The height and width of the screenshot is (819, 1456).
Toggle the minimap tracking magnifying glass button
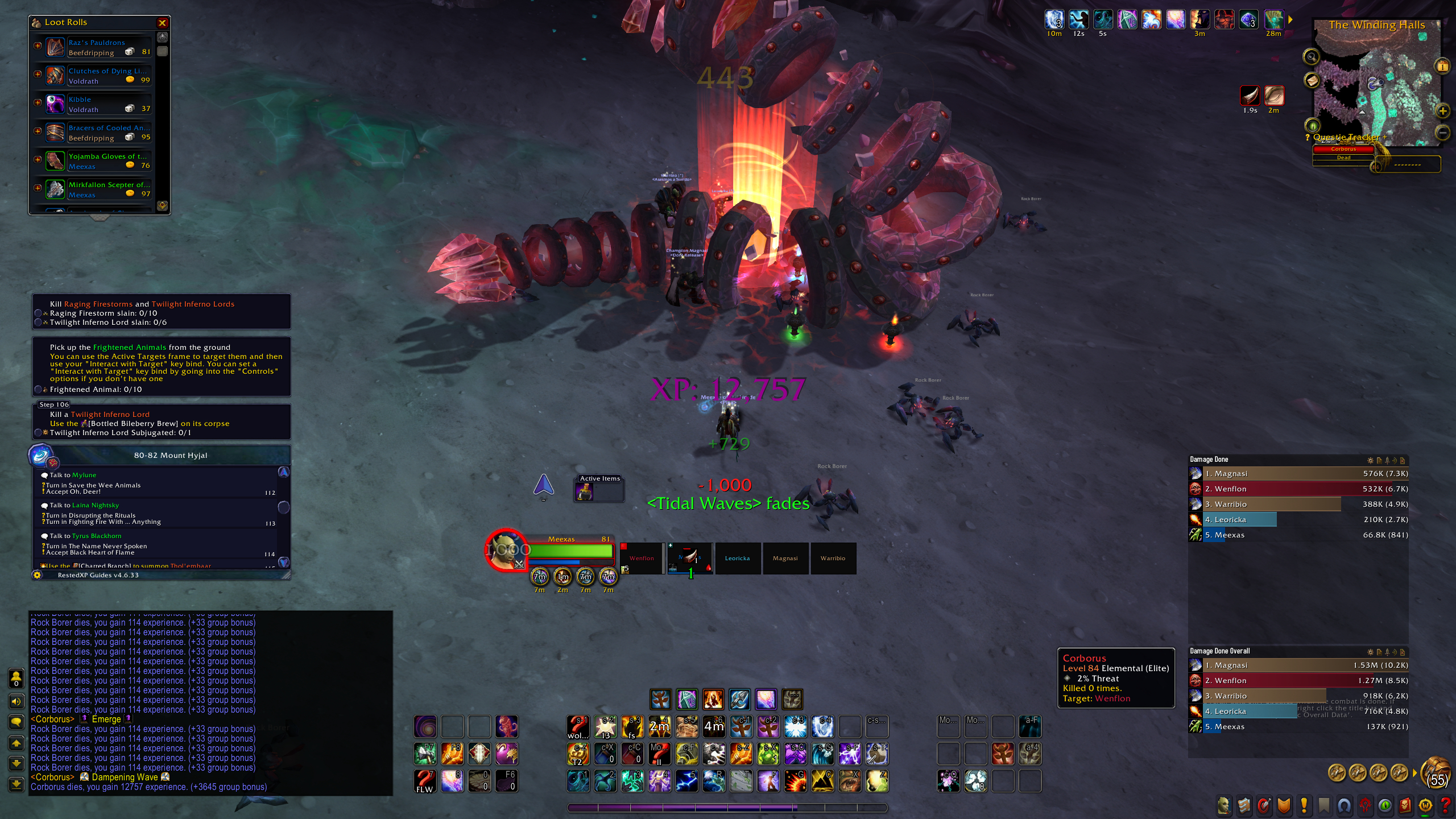1311,56
